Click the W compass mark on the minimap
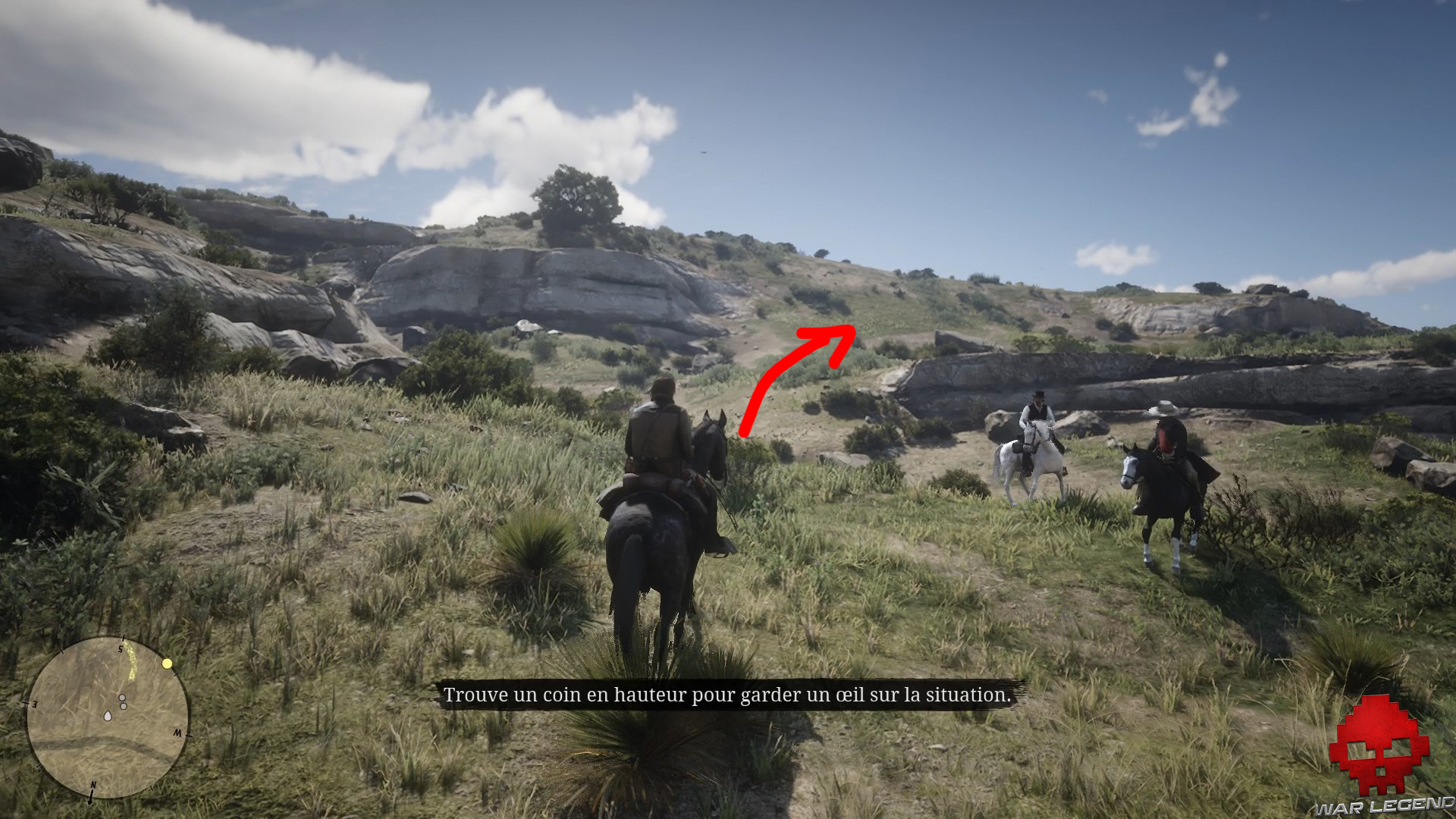Viewport: 1456px width, 819px height. tap(178, 733)
